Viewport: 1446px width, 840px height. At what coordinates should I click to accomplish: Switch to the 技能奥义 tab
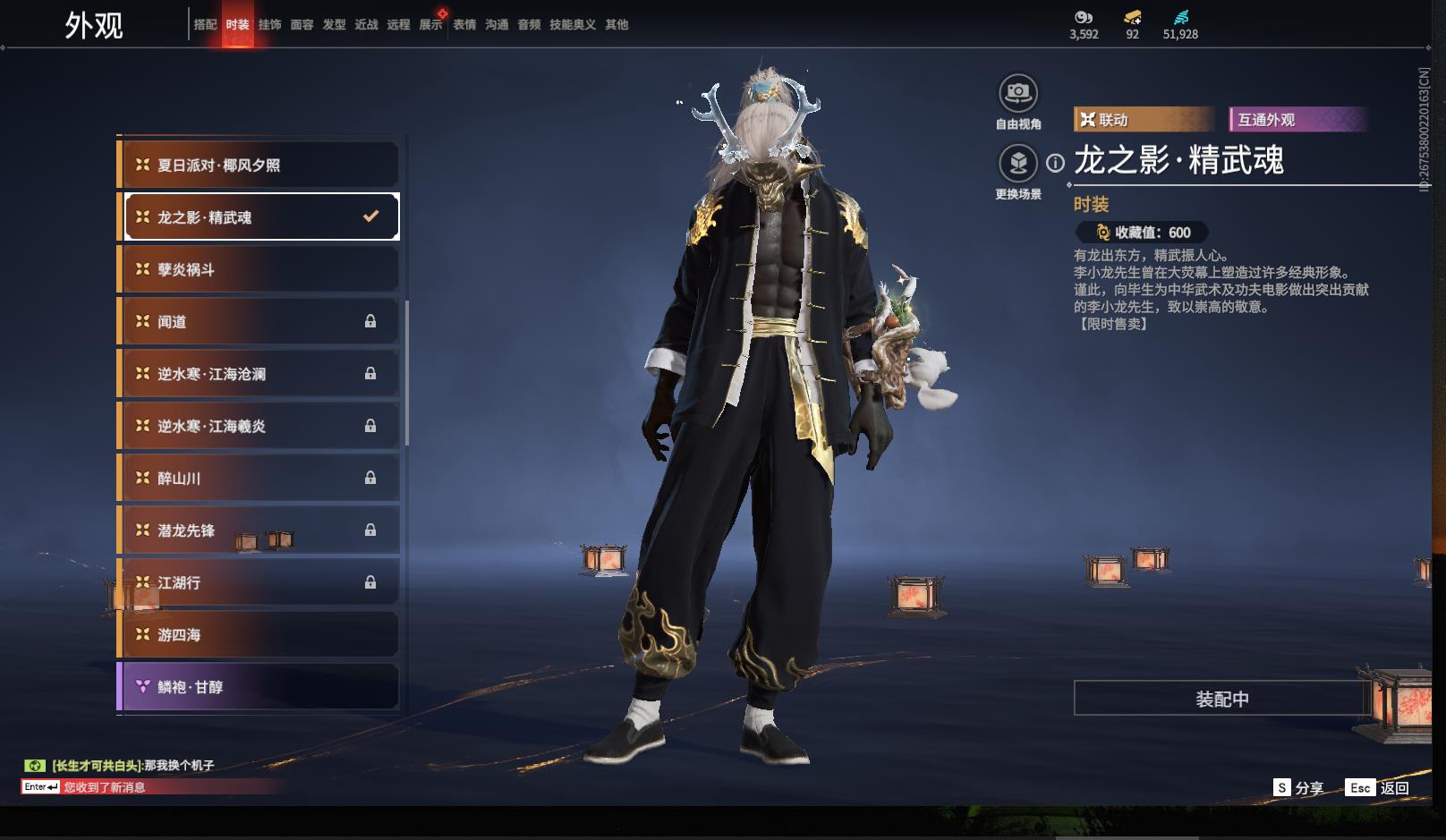(572, 25)
